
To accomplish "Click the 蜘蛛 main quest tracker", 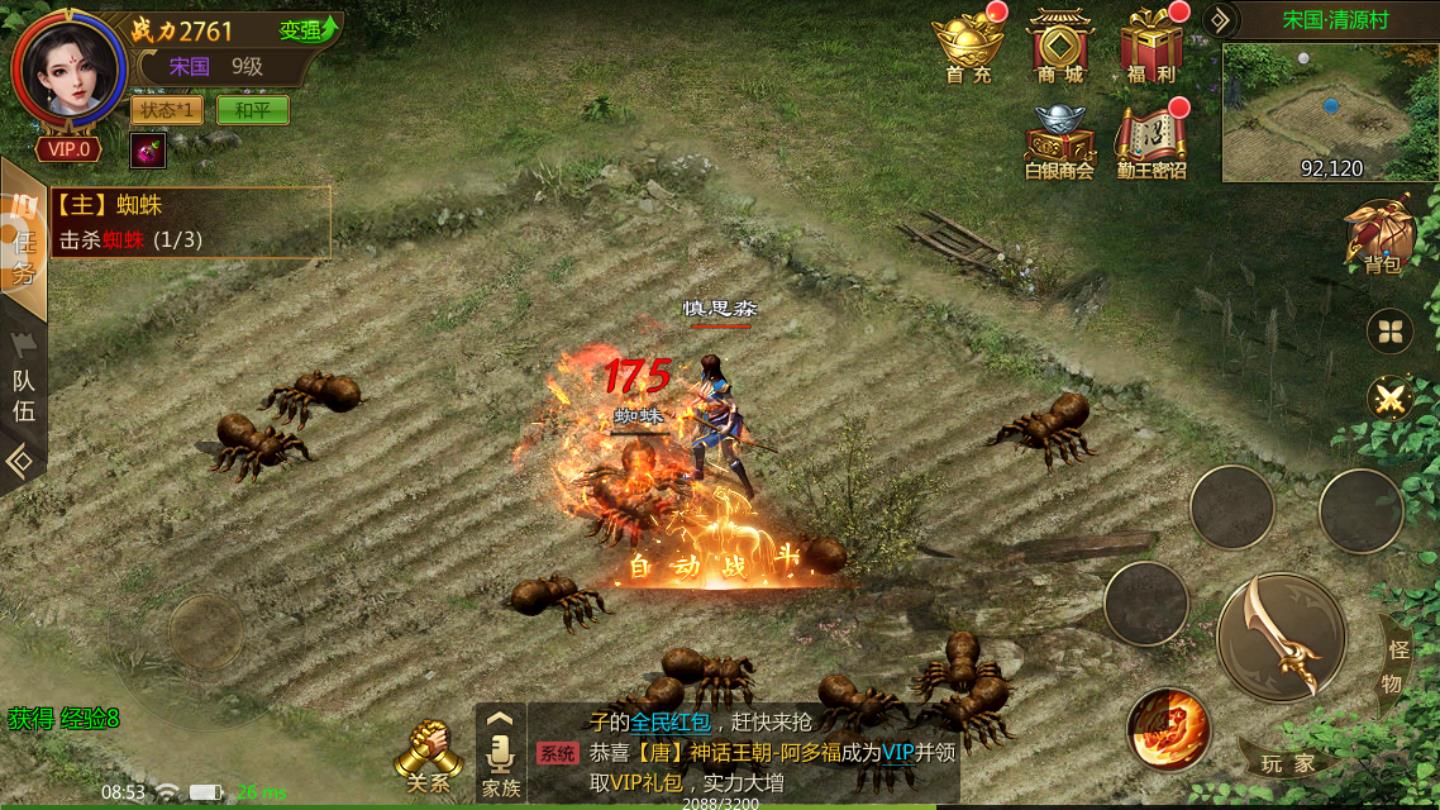I will 190,222.
